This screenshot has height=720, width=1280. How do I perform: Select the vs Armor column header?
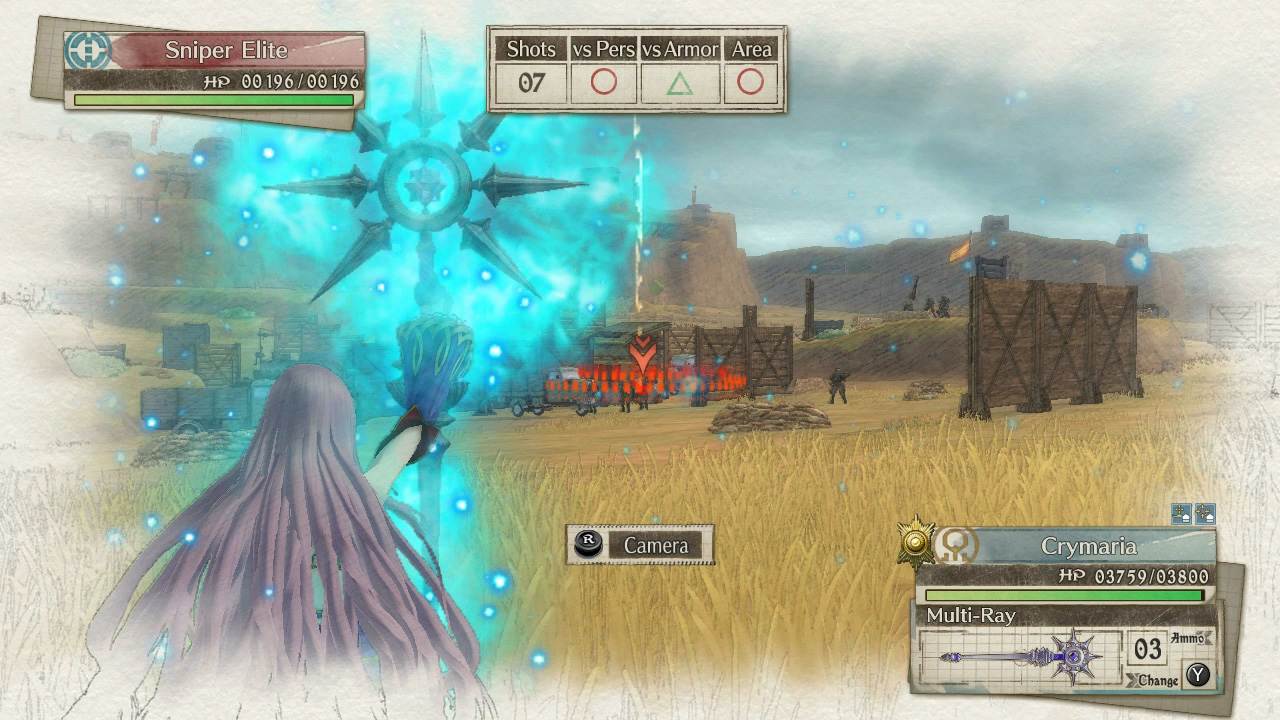coord(678,49)
